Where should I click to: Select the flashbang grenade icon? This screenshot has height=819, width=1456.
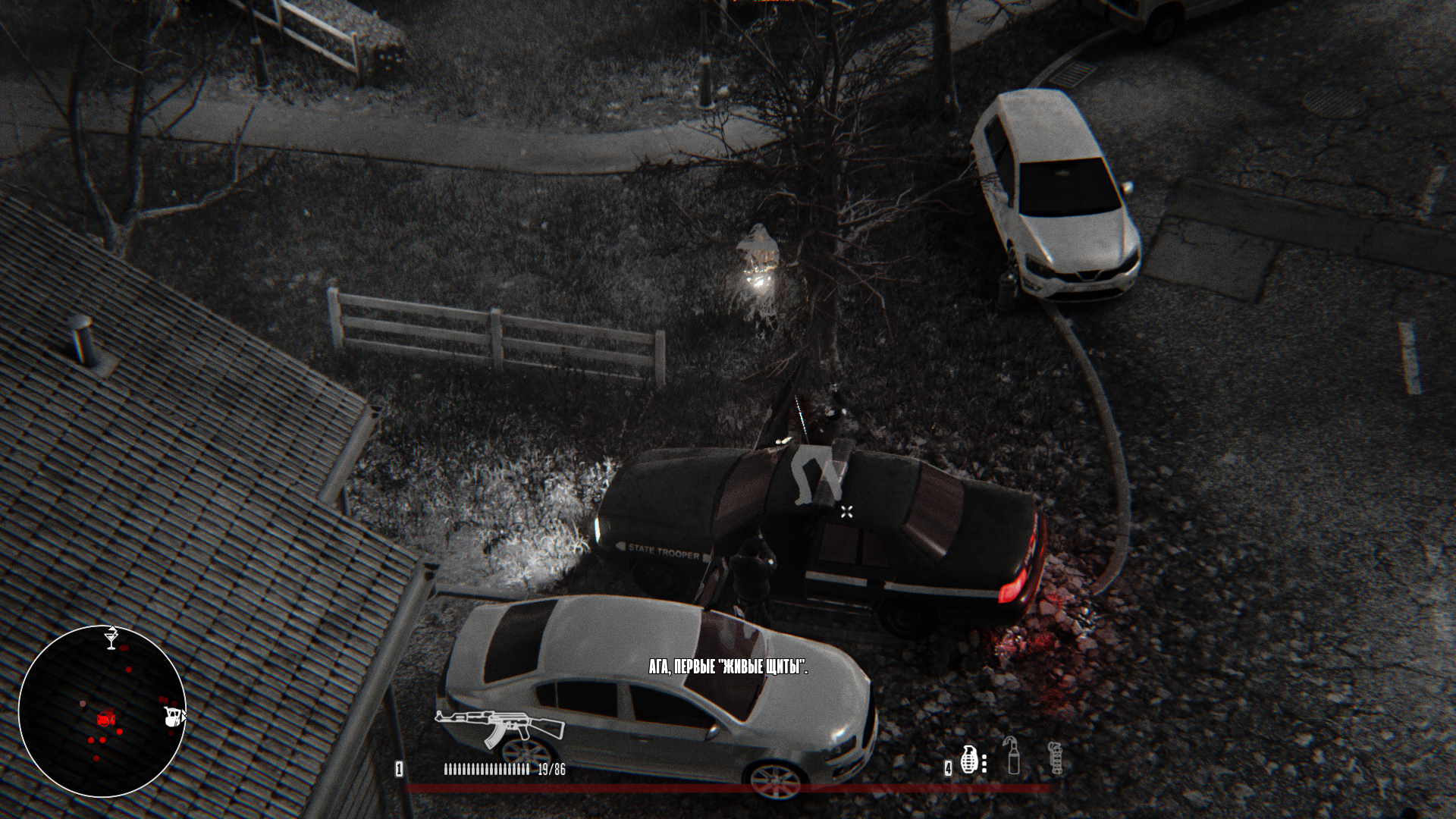tap(1055, 758)
